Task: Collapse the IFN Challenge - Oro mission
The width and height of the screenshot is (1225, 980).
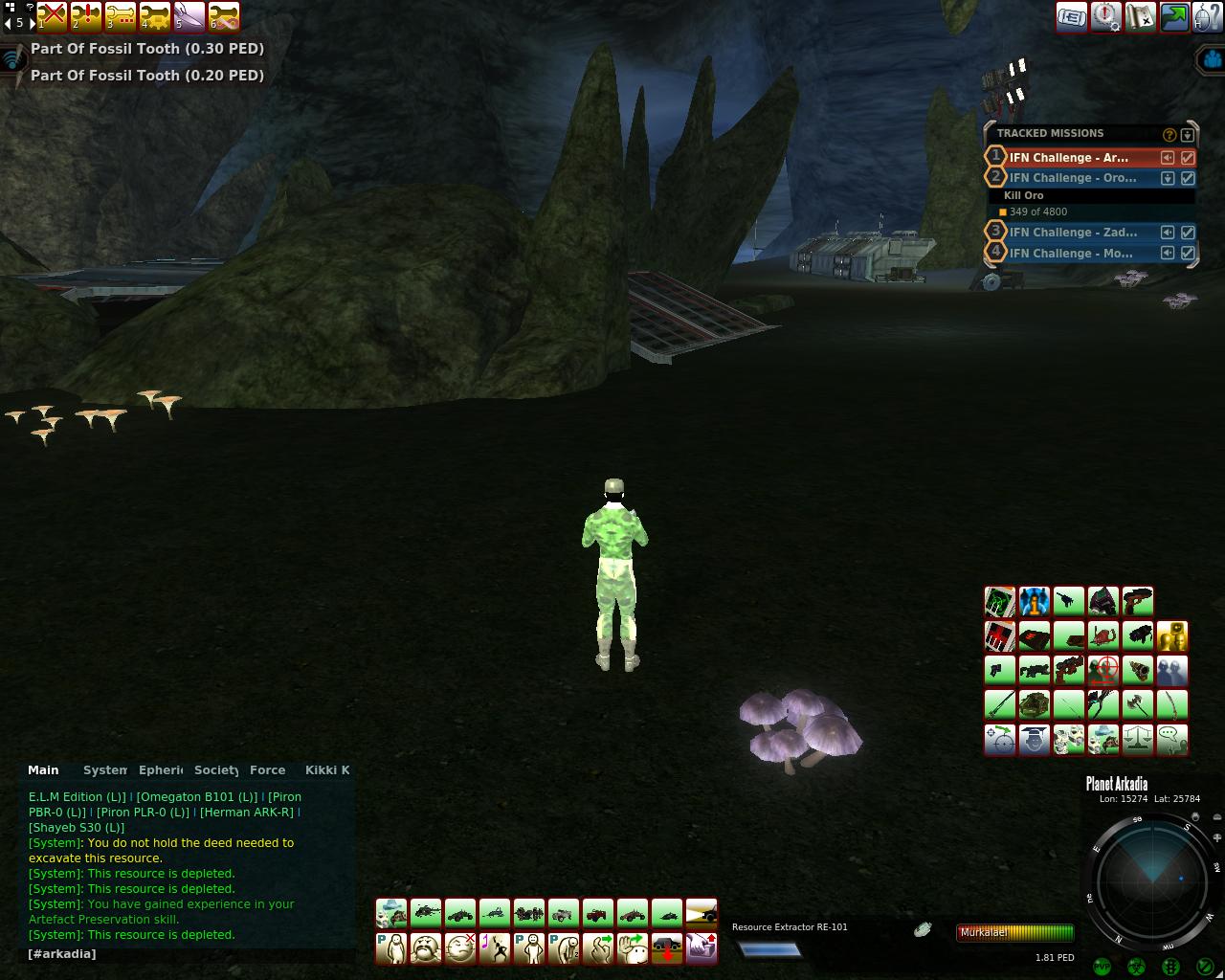Action: tap(1168, 178)
